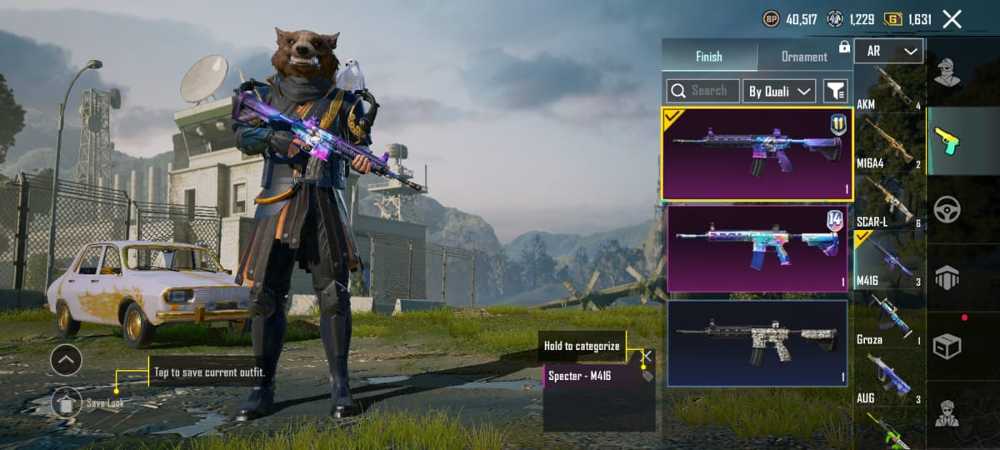Open the filter funnel options

tap(835, 91)
